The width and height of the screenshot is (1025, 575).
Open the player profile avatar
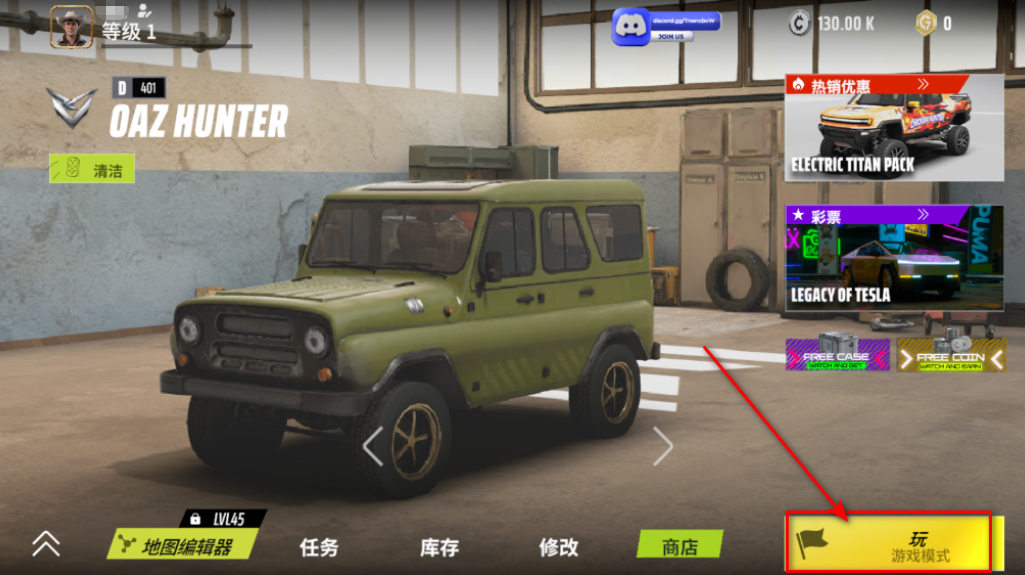tap(71, 27)
